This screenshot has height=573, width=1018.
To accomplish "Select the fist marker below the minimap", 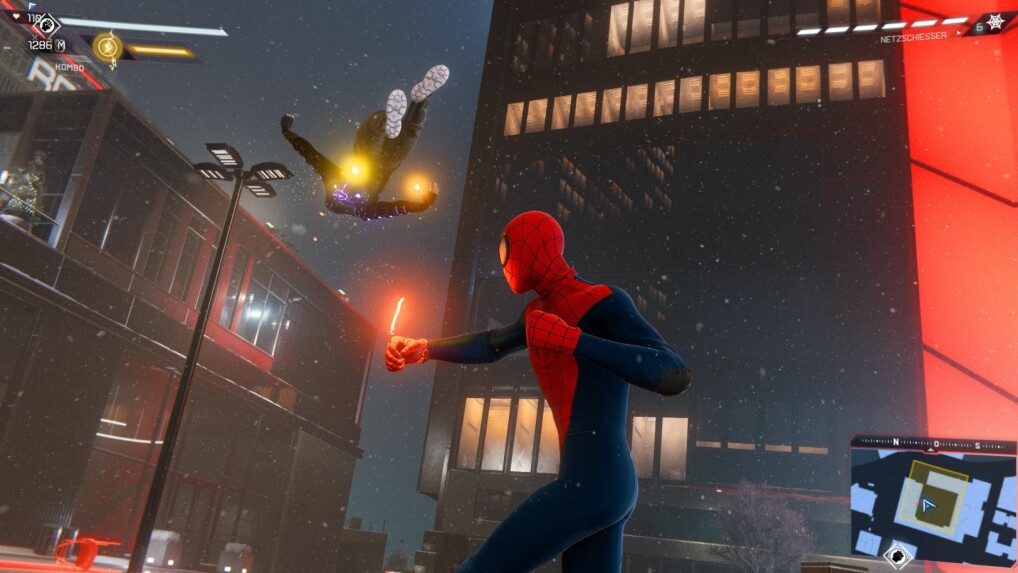I will [x=899, y=553].
